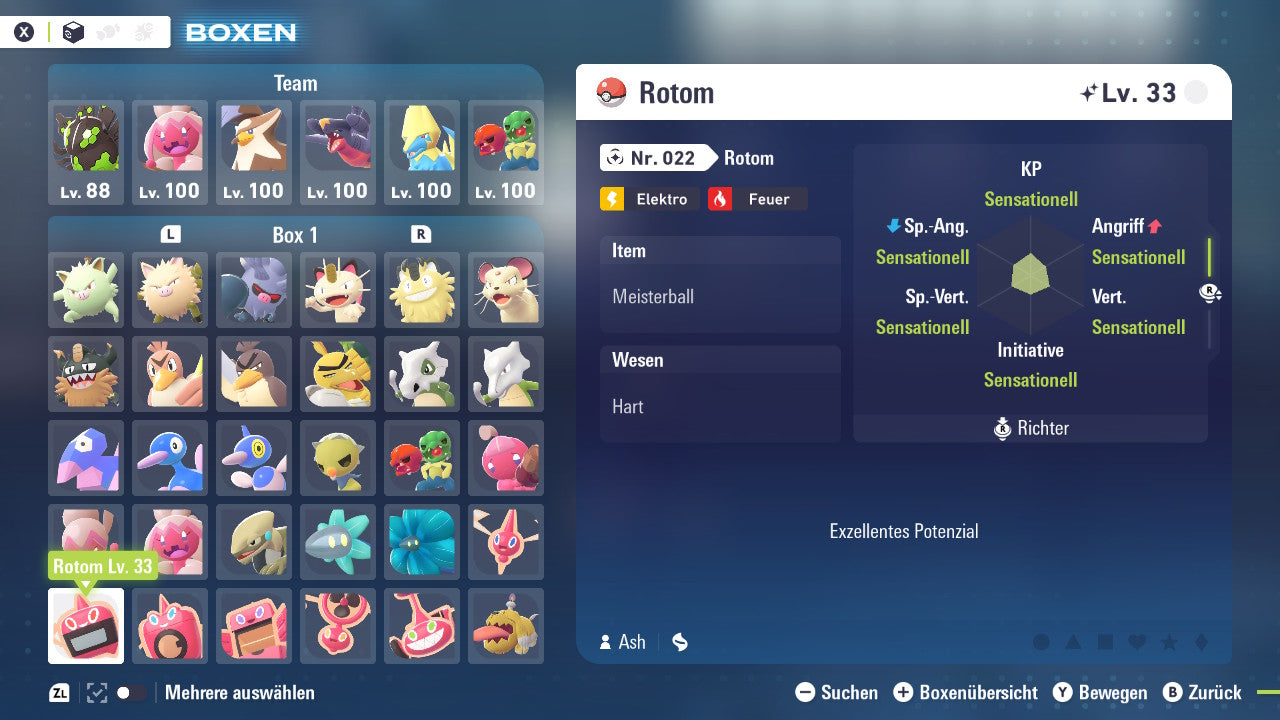Select the Elektro type badge
1280x720 pixels.
[648, 199]
